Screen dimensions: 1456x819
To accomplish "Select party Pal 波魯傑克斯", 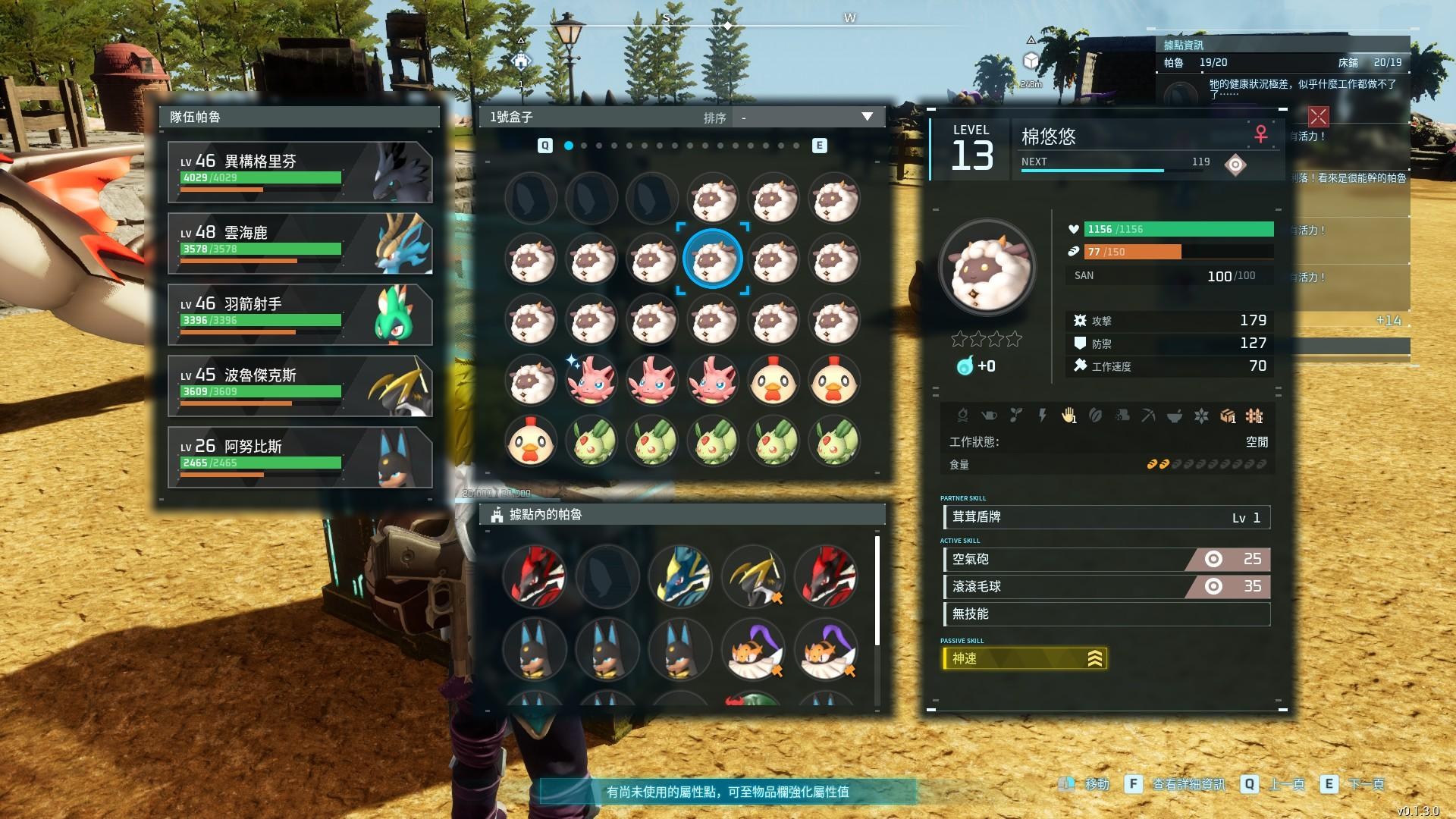I will [x=300, y=386].
